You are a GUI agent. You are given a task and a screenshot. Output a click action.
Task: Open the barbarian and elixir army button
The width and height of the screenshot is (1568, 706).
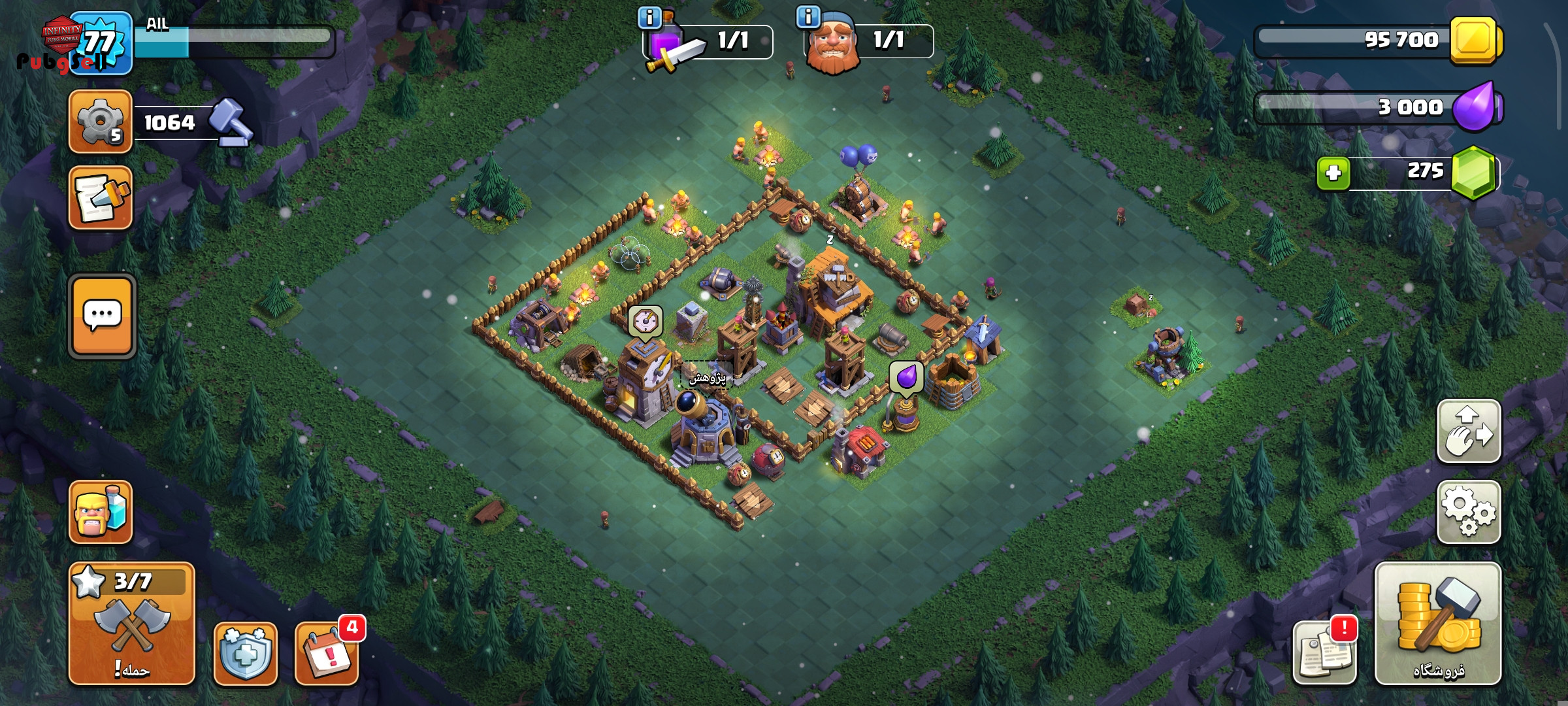(101, 513)
